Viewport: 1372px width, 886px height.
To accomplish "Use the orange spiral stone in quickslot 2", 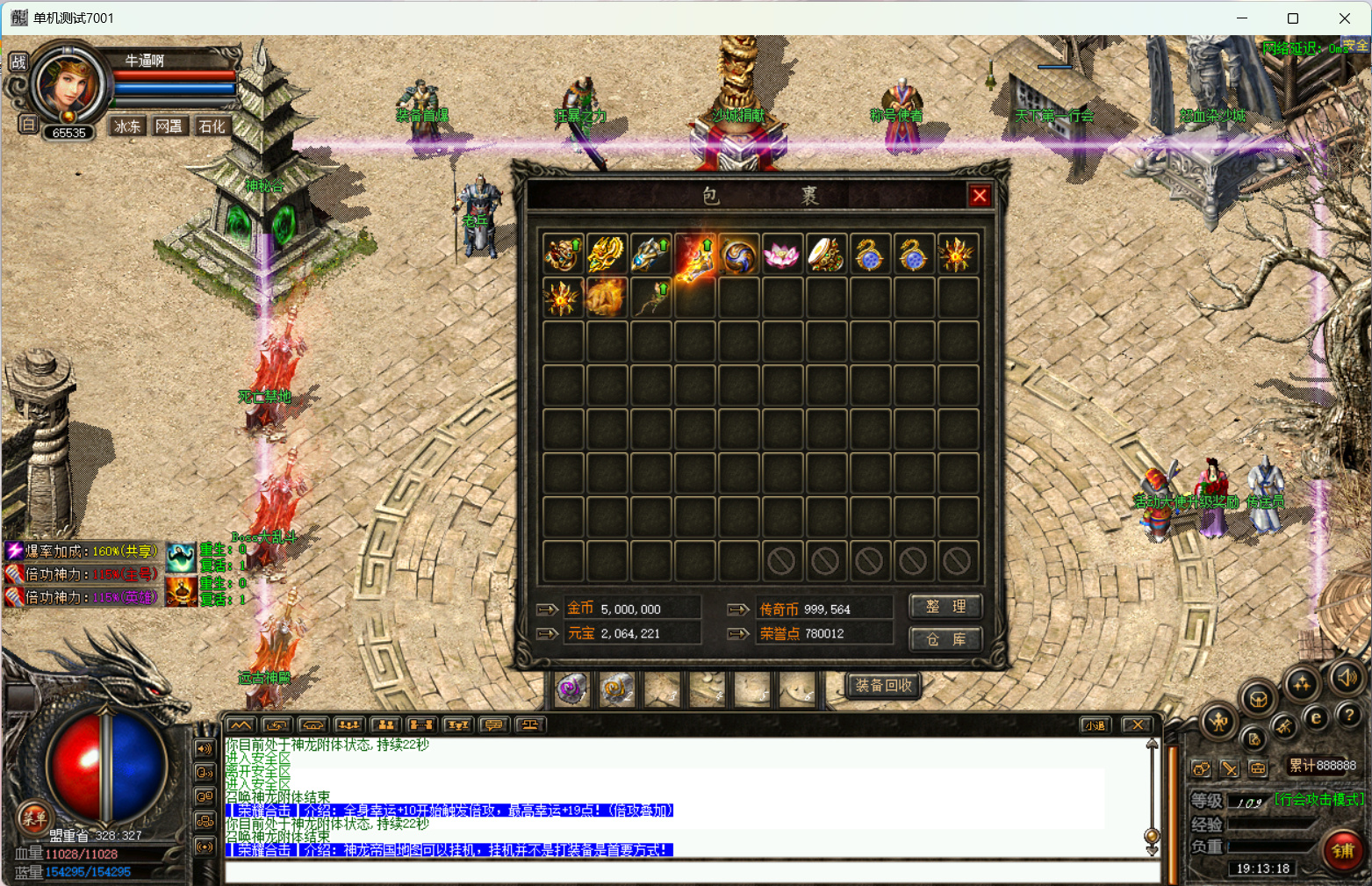I will (616, 689).
